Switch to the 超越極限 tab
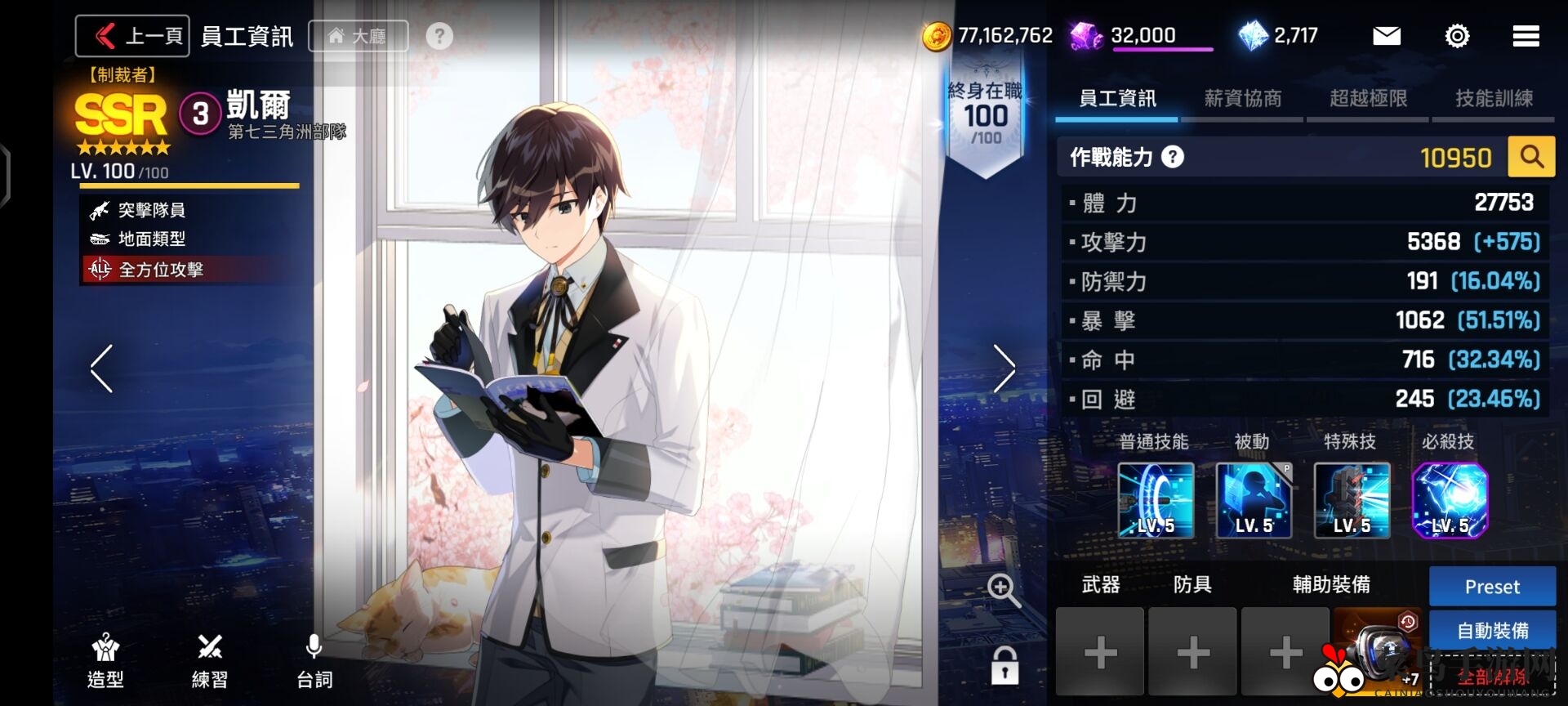 pos(1368,99)
